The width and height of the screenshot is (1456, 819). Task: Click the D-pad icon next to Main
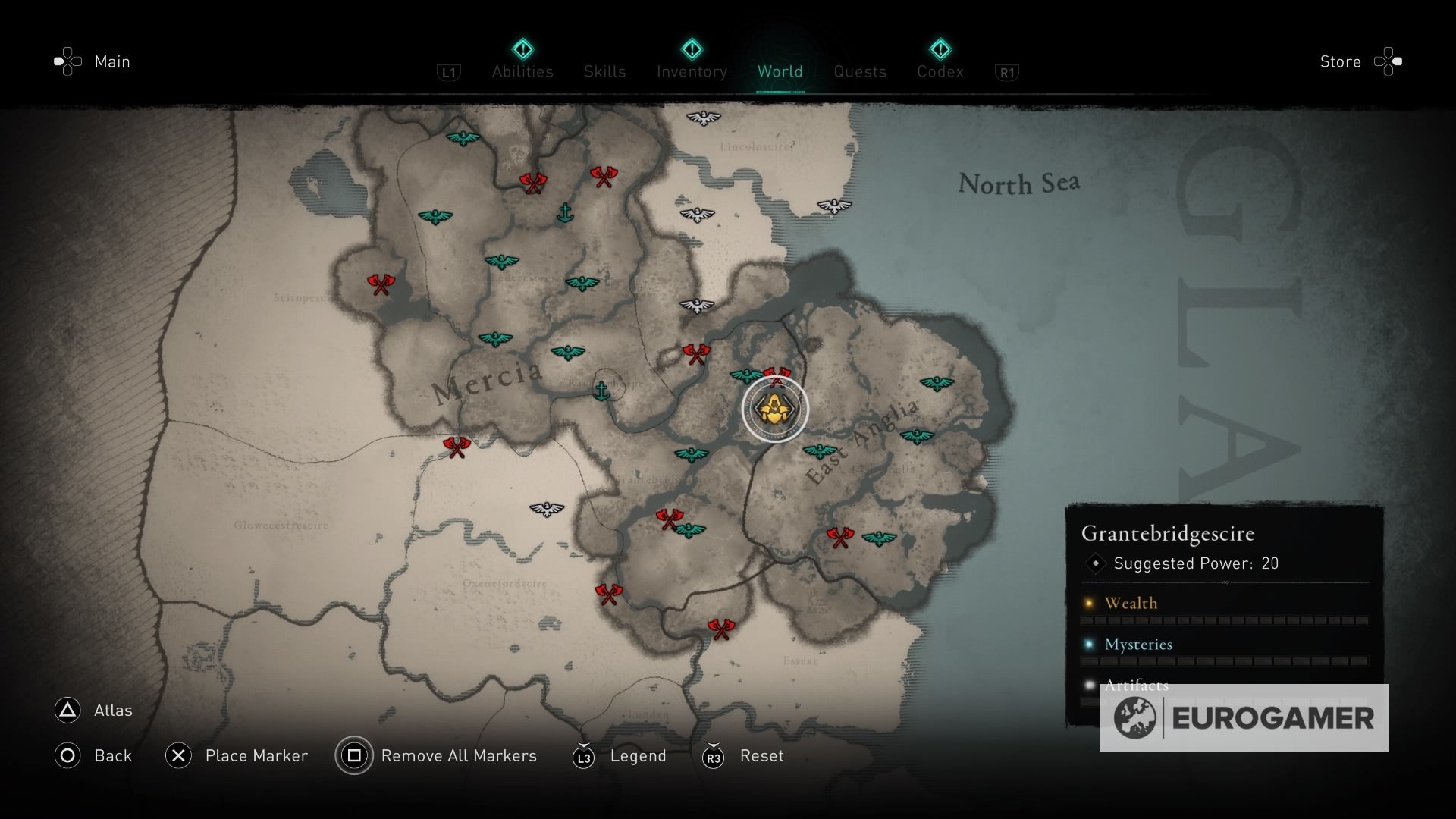[x=67, y=61]
